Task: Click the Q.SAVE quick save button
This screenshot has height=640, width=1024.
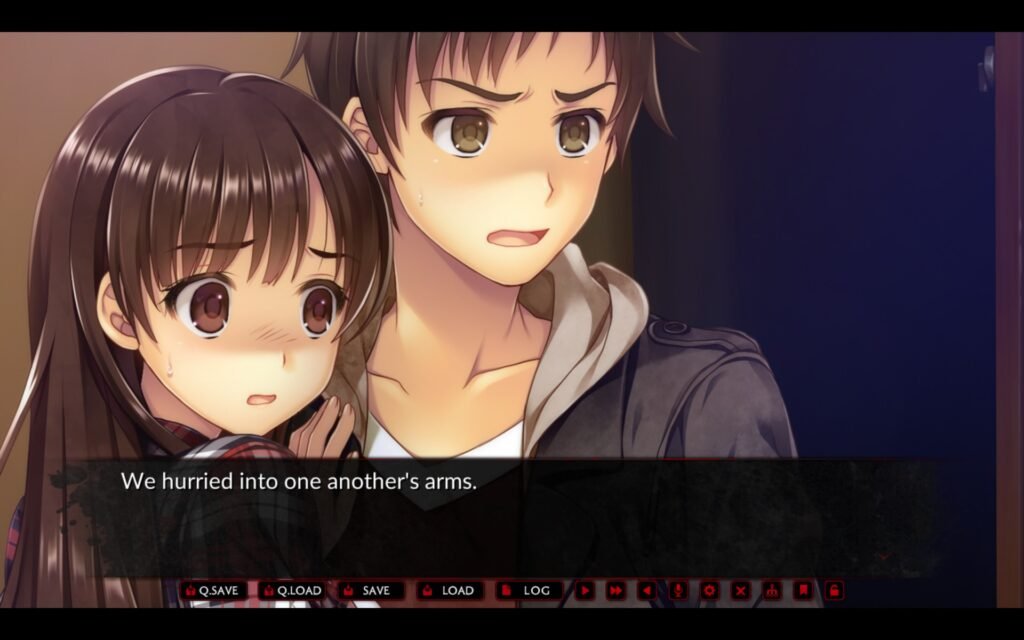Action: [213, 591]
